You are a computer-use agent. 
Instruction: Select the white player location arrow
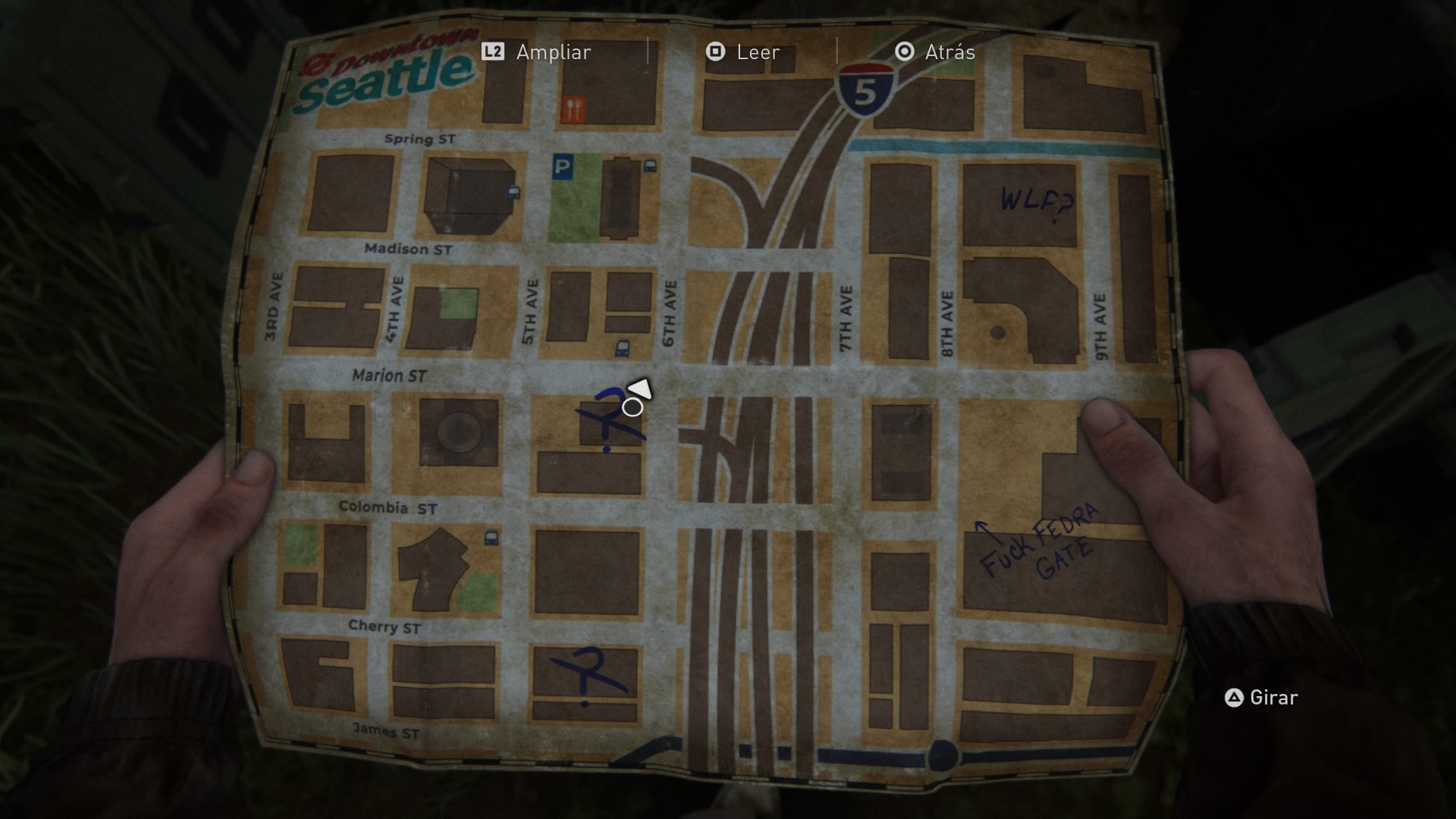pyautogui.click(x=641, y=390)
